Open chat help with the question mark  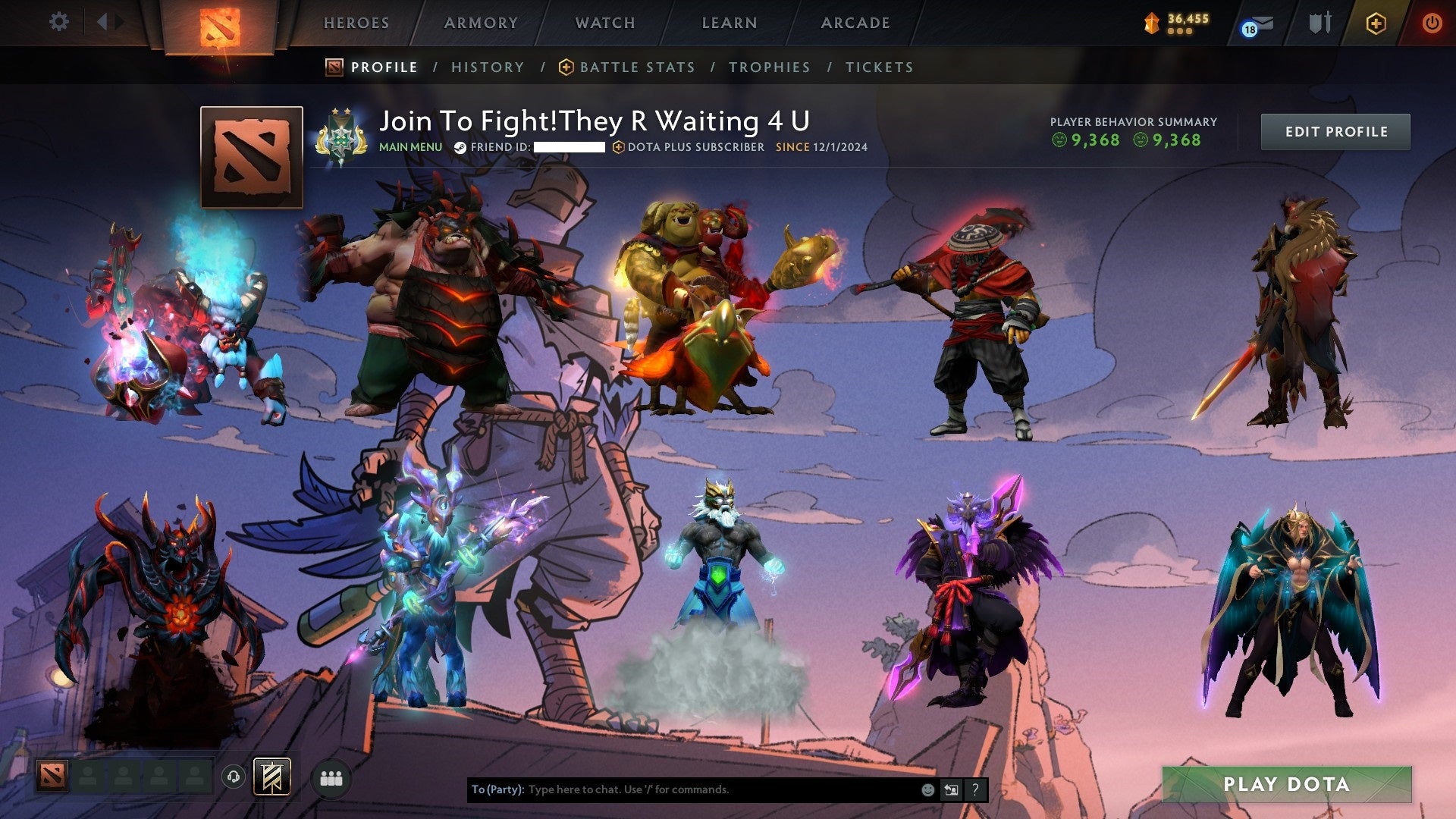(975, 789)
